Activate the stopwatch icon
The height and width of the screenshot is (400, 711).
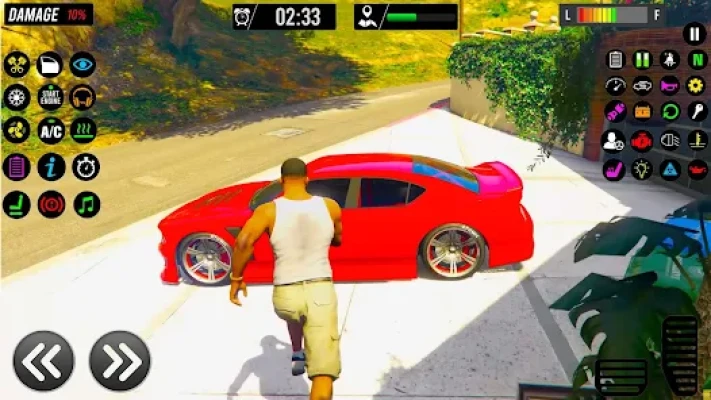pos(86,167)
